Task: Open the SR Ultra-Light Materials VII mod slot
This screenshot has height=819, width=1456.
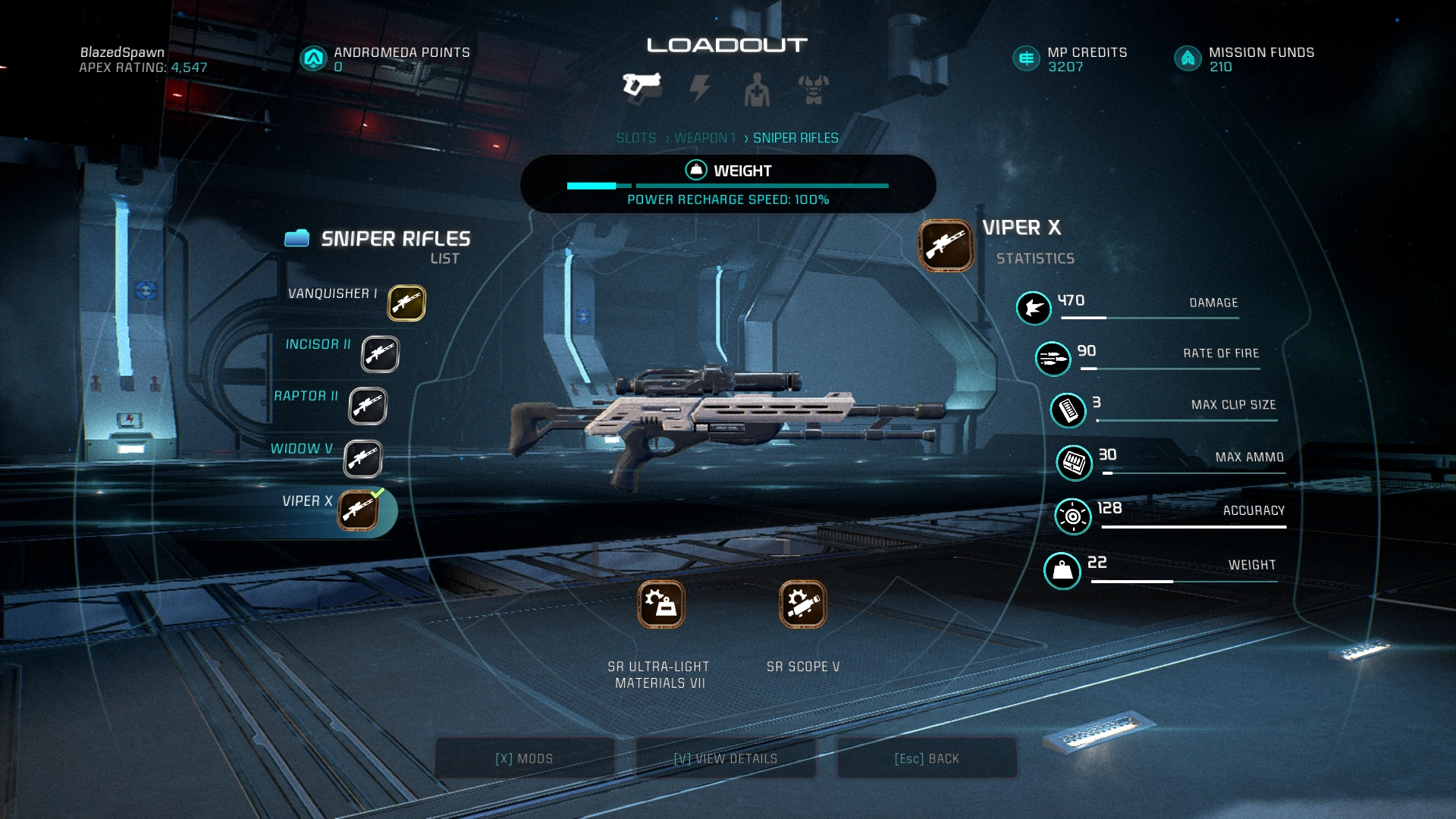Action: pos(661,604)
